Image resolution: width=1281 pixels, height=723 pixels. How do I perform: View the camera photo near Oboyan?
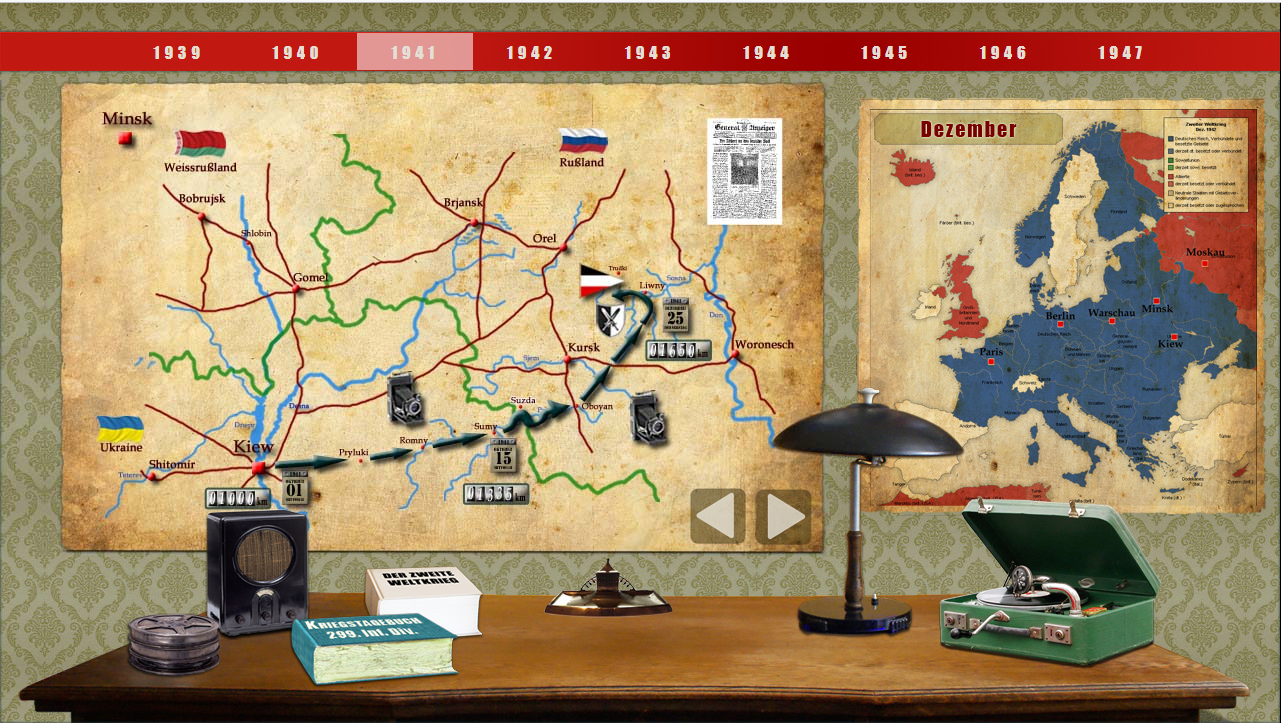click(648, 415)
